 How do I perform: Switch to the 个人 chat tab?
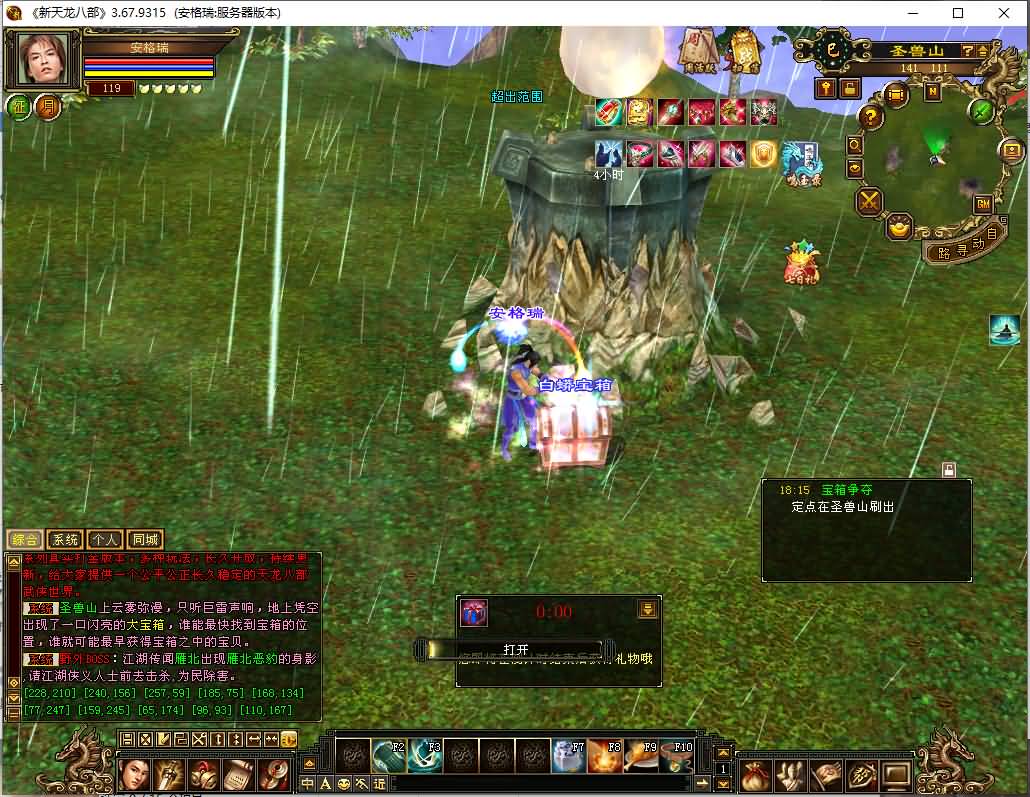[106, 540]
